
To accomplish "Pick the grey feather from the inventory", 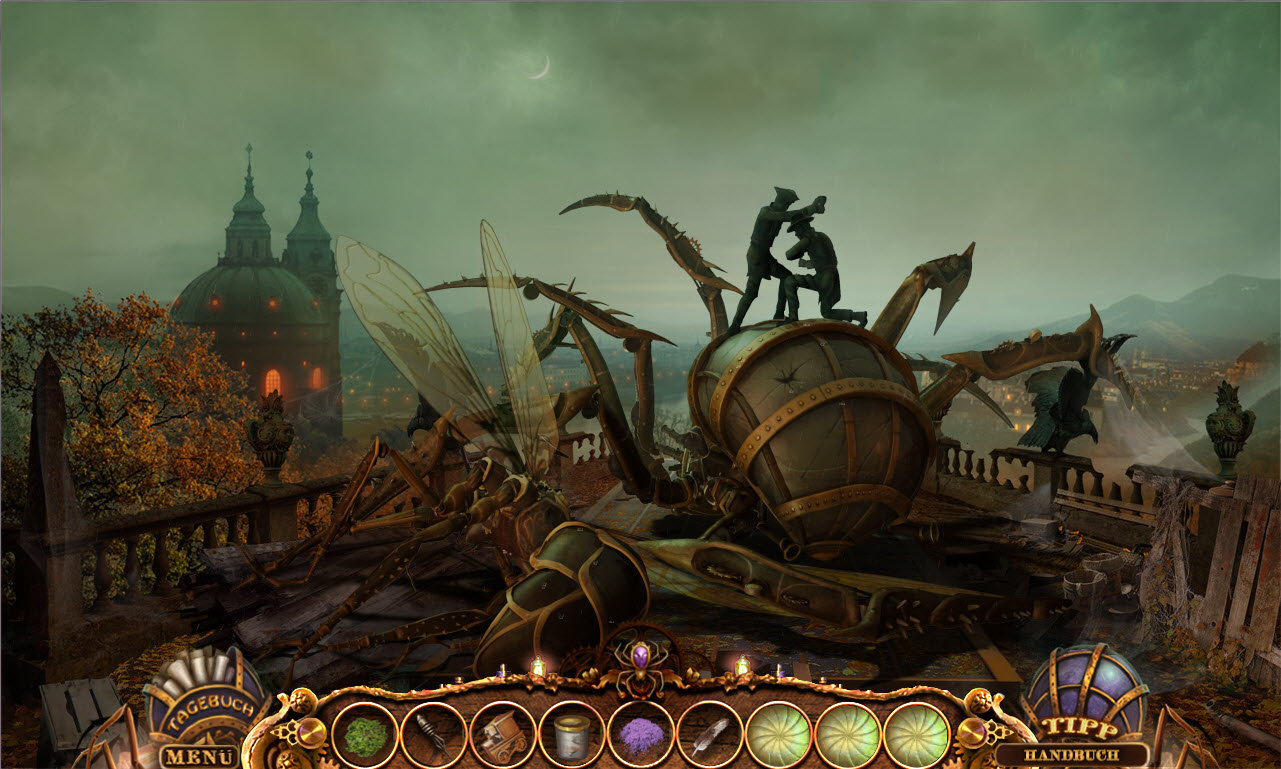I will (710, 735).
